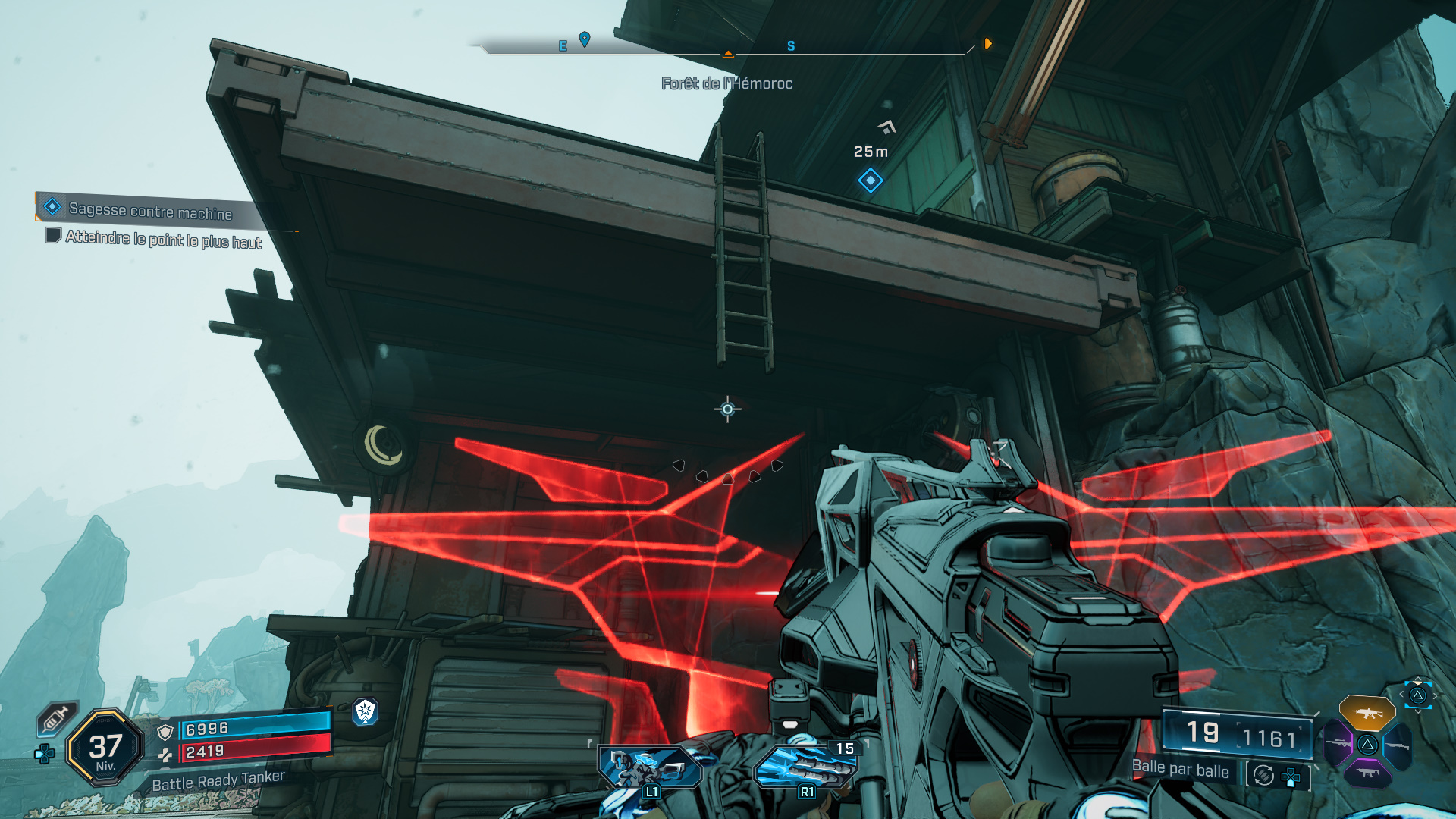This screenshot has height=819, width=1456.
Task: Activate the action skill showing a gunner character
Action: [649, 767]
